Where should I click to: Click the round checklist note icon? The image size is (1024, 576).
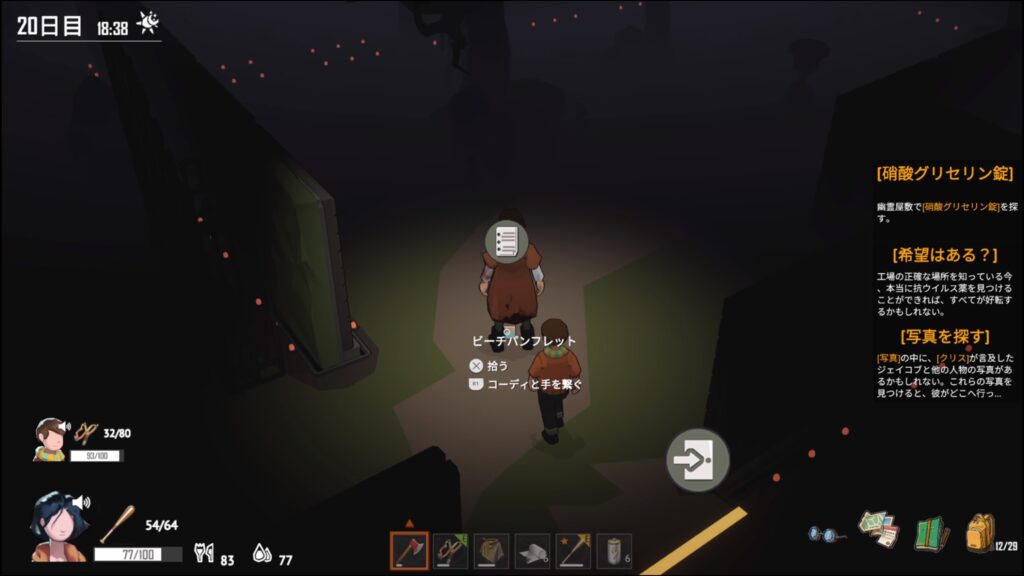[506, 241]
